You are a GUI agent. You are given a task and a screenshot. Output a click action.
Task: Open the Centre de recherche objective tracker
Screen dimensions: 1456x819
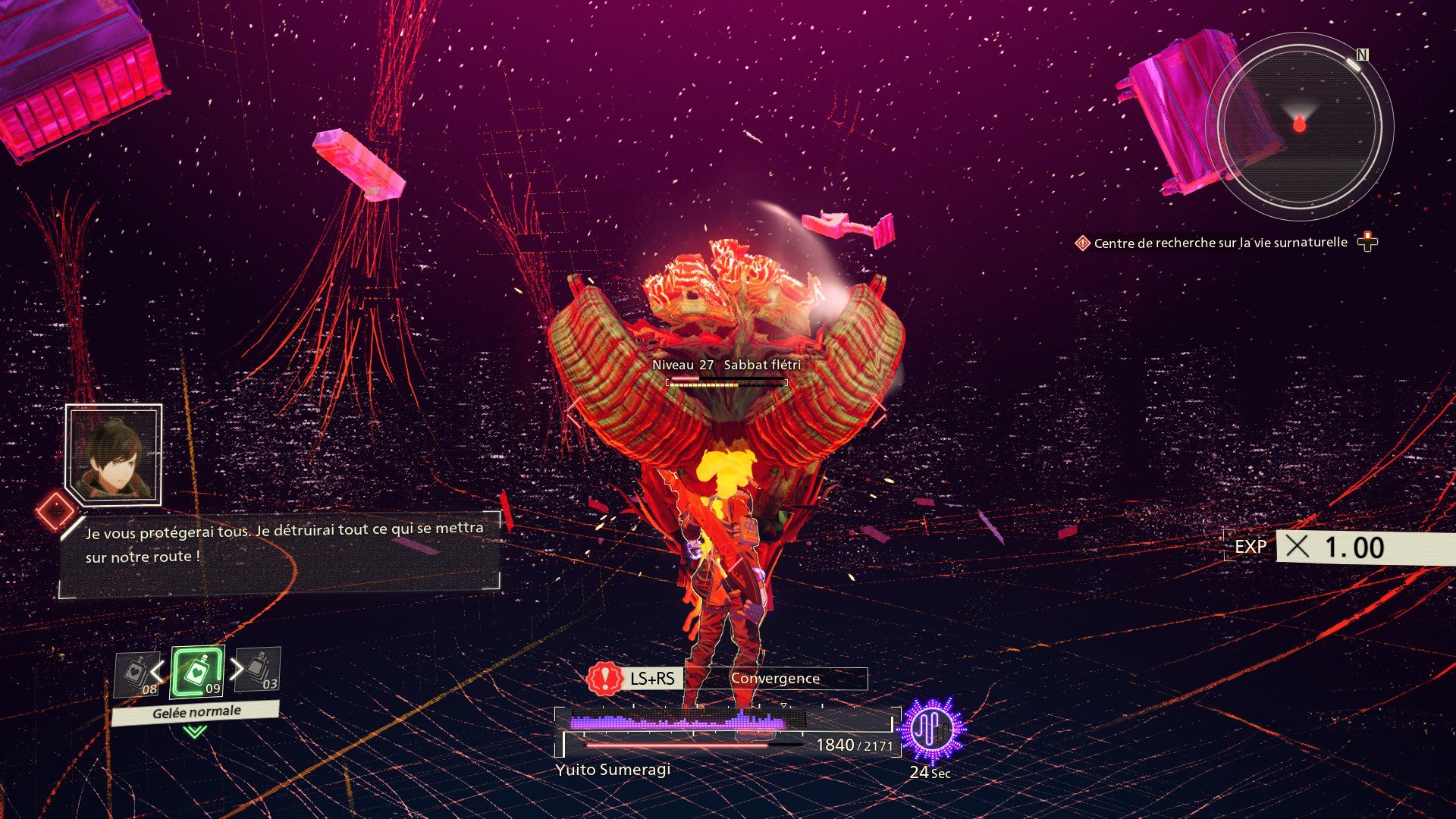point(1220,243)
